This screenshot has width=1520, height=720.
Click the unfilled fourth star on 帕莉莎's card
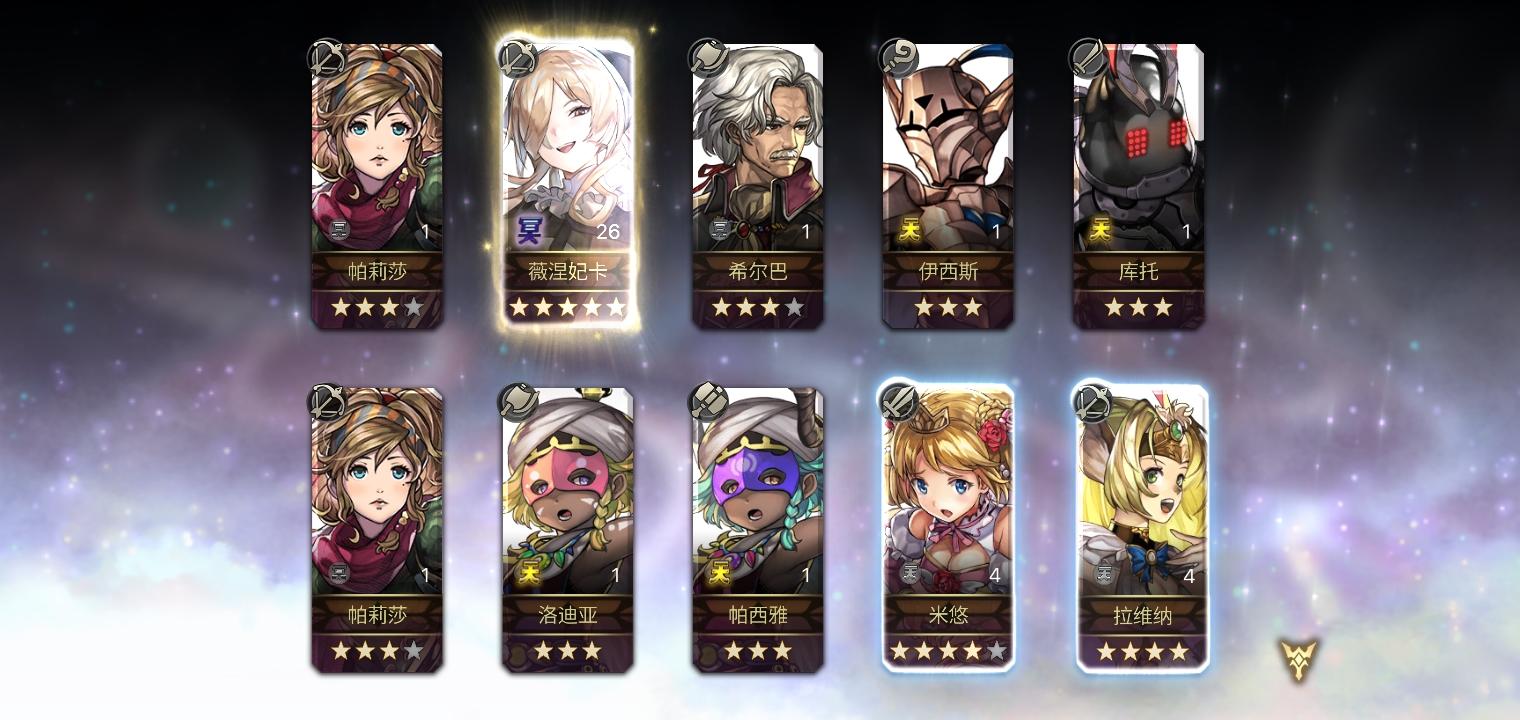[x=412, y=307]
